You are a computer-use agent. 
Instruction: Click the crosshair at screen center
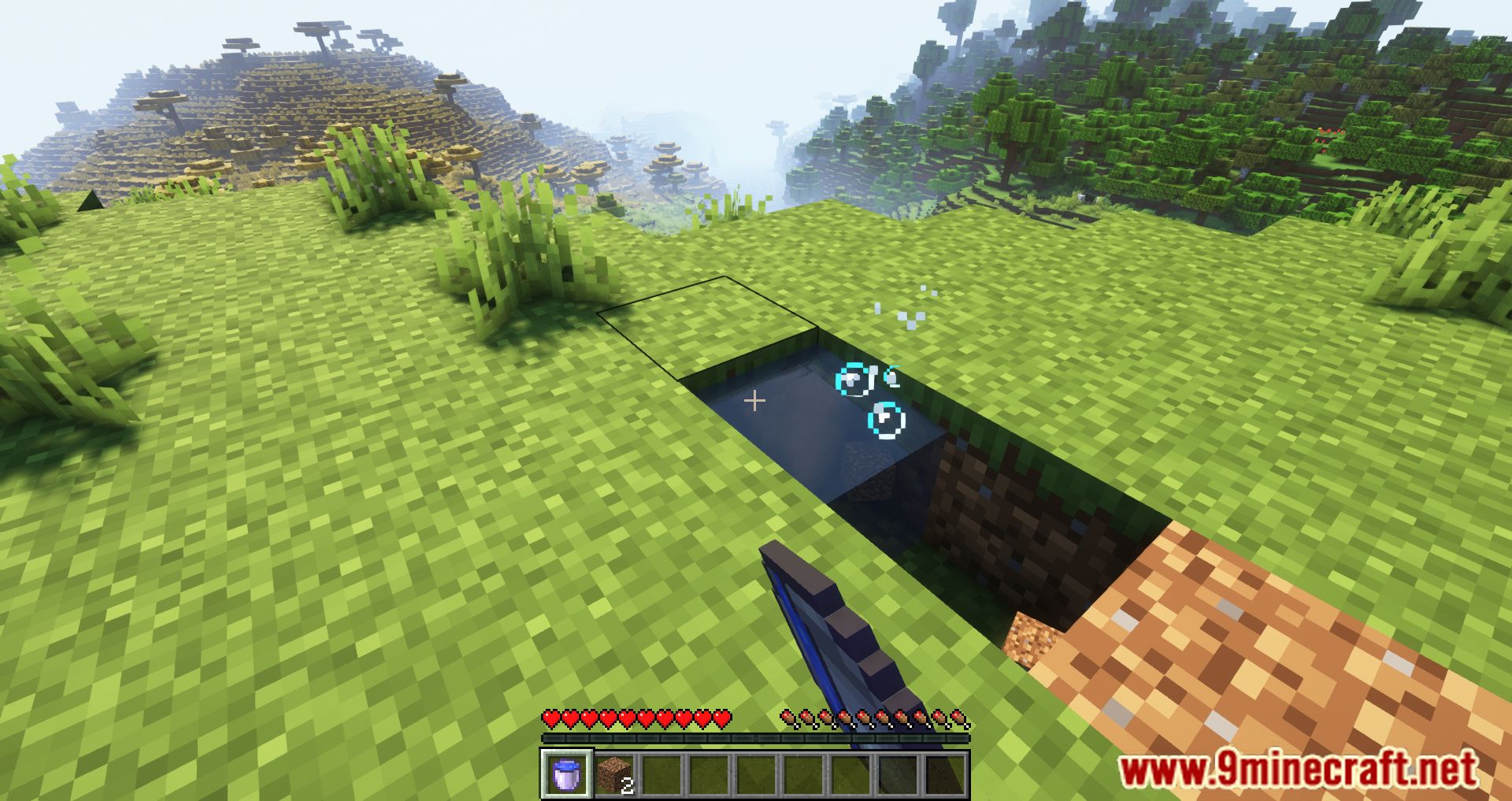click(755, 401)
